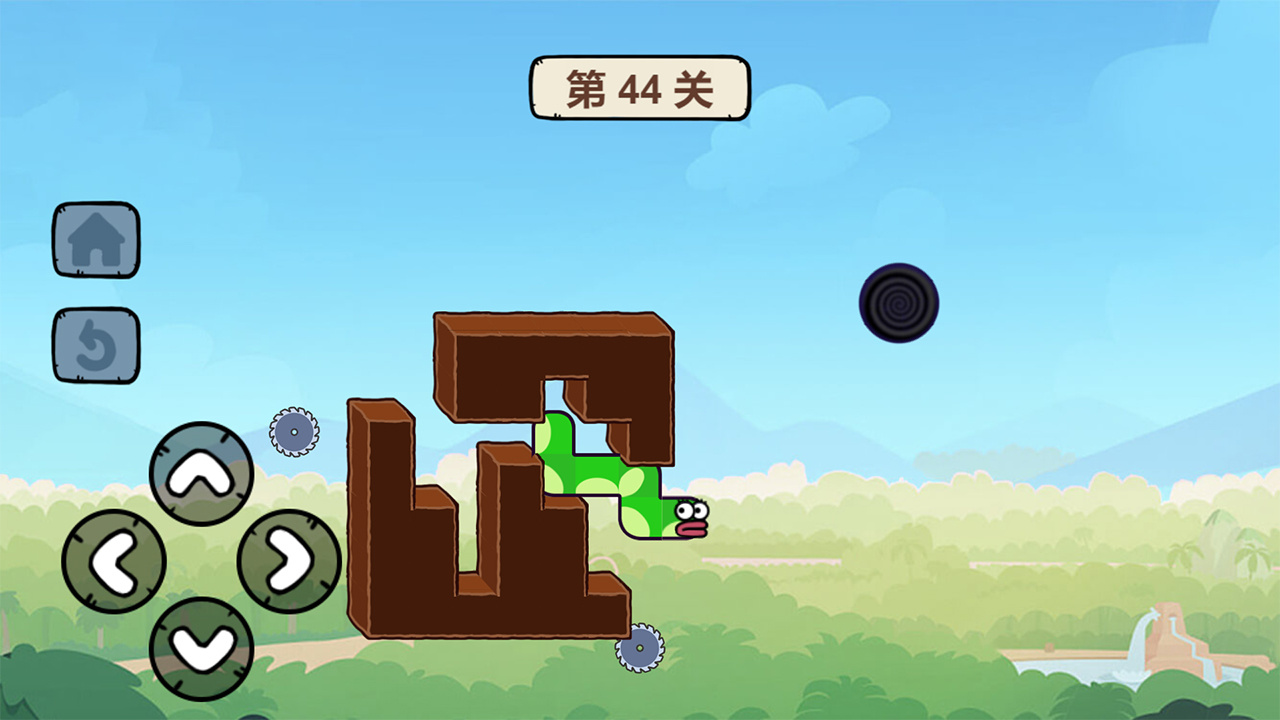The width and height of the screenshot is (1280, 720).
Task: Click the black hole portal
Action: (x=899, y=301)
